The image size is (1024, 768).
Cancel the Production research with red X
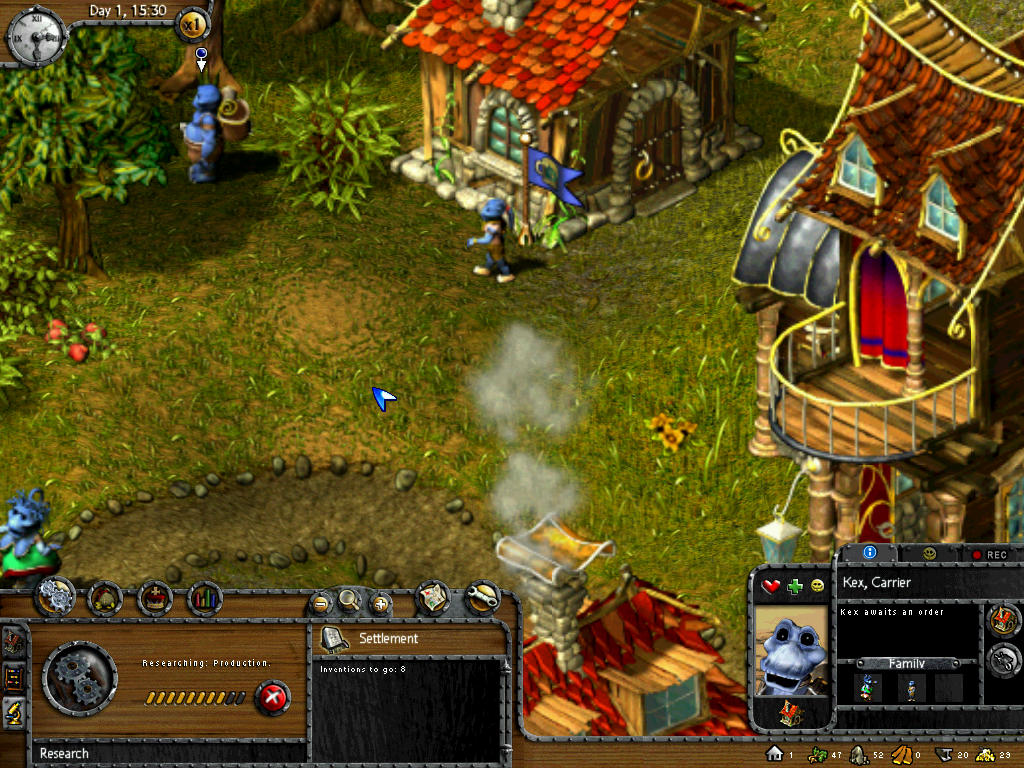point(272,696)
